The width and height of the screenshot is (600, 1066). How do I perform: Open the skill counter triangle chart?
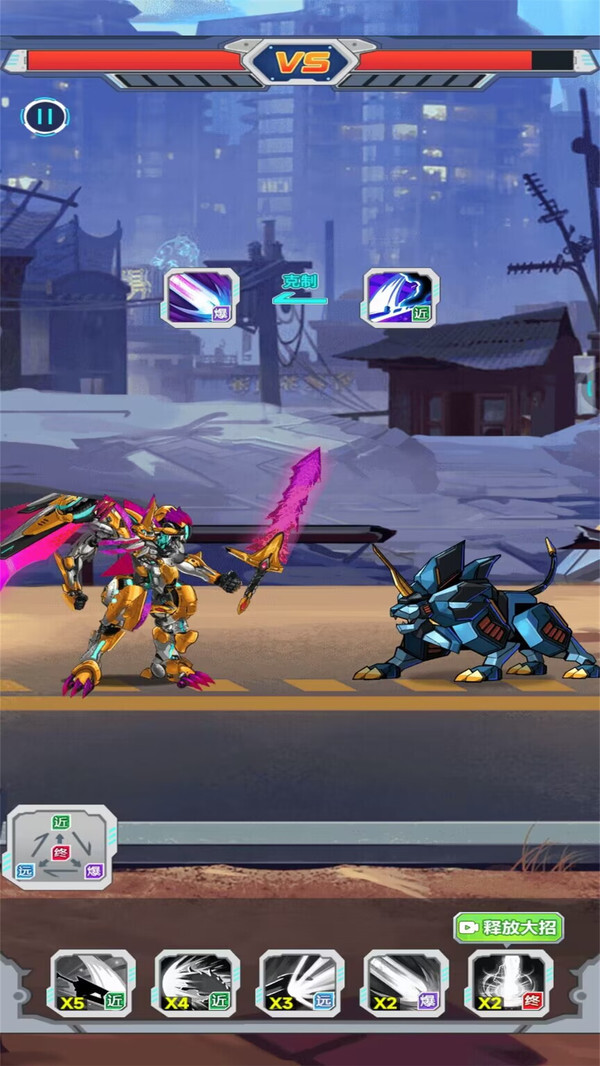62,847
